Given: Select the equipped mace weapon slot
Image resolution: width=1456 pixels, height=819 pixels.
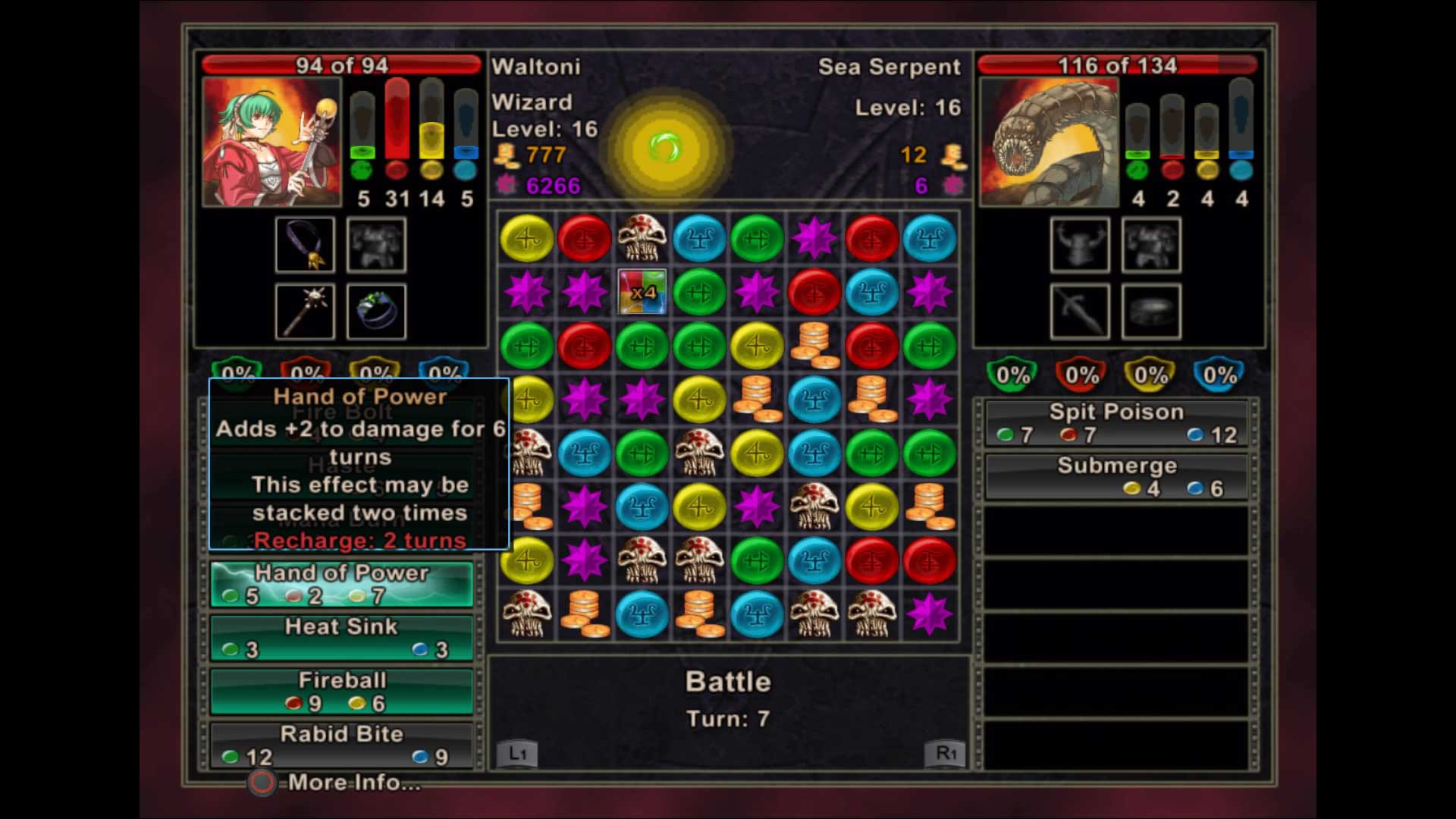Looking at the screenshot, I should (x=303, y=312).
